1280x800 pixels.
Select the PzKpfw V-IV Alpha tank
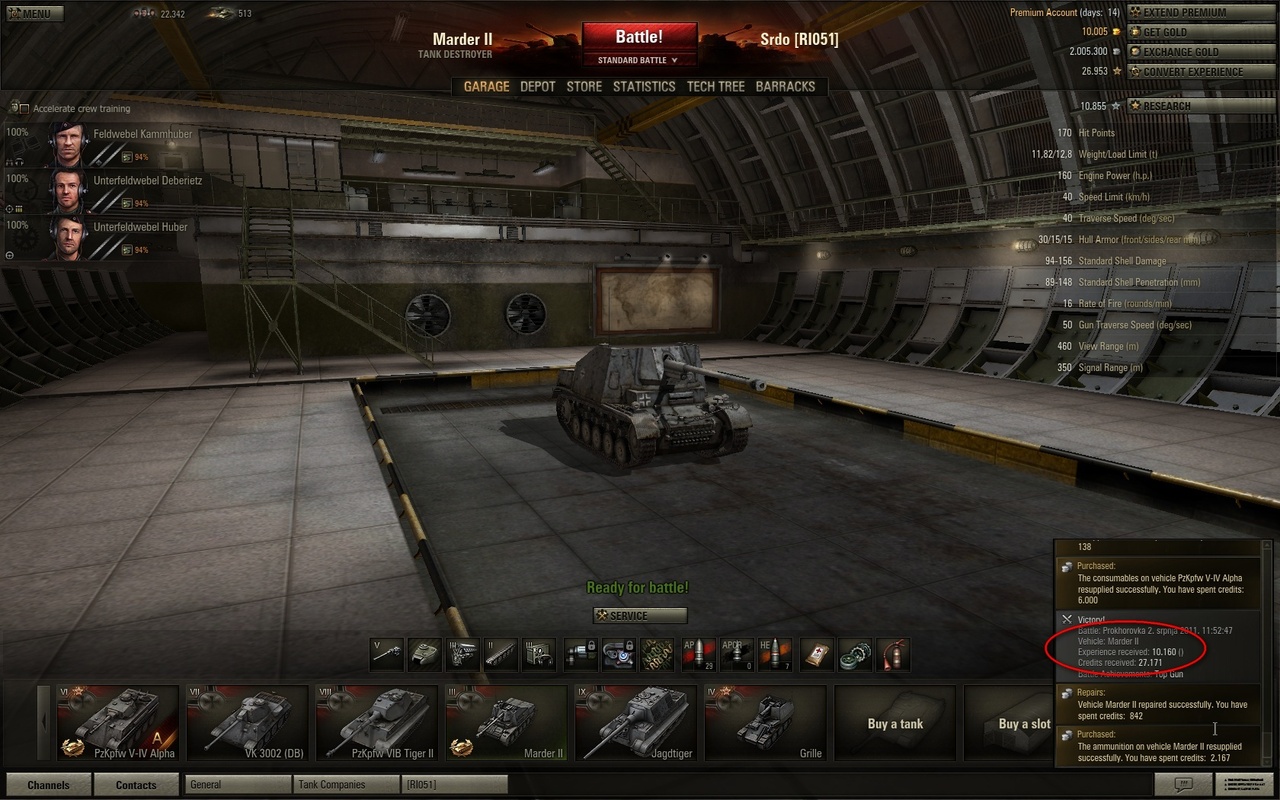(x=117, y=723)
